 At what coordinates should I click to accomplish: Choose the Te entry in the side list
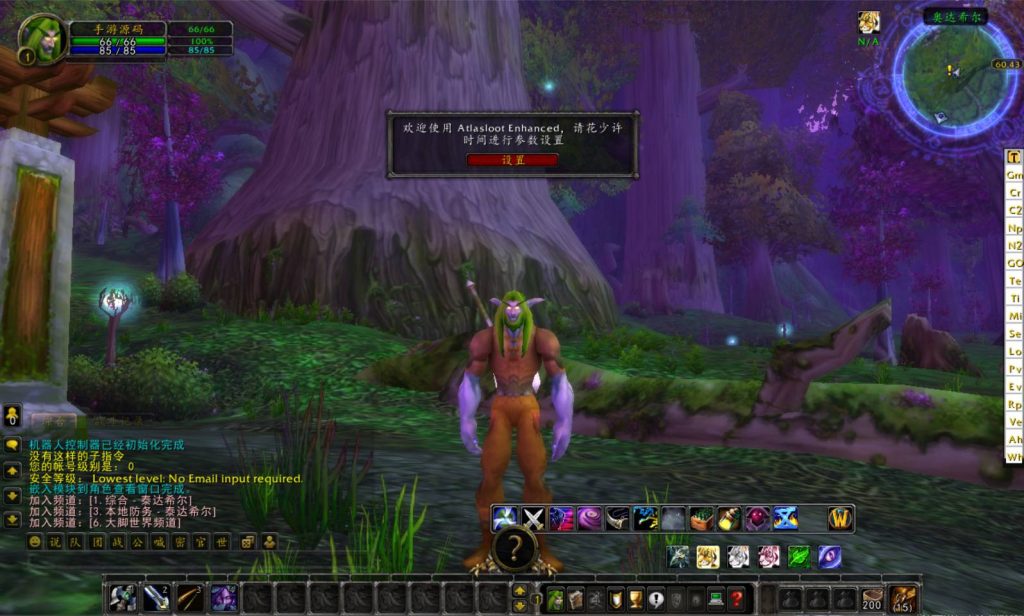1014,282
